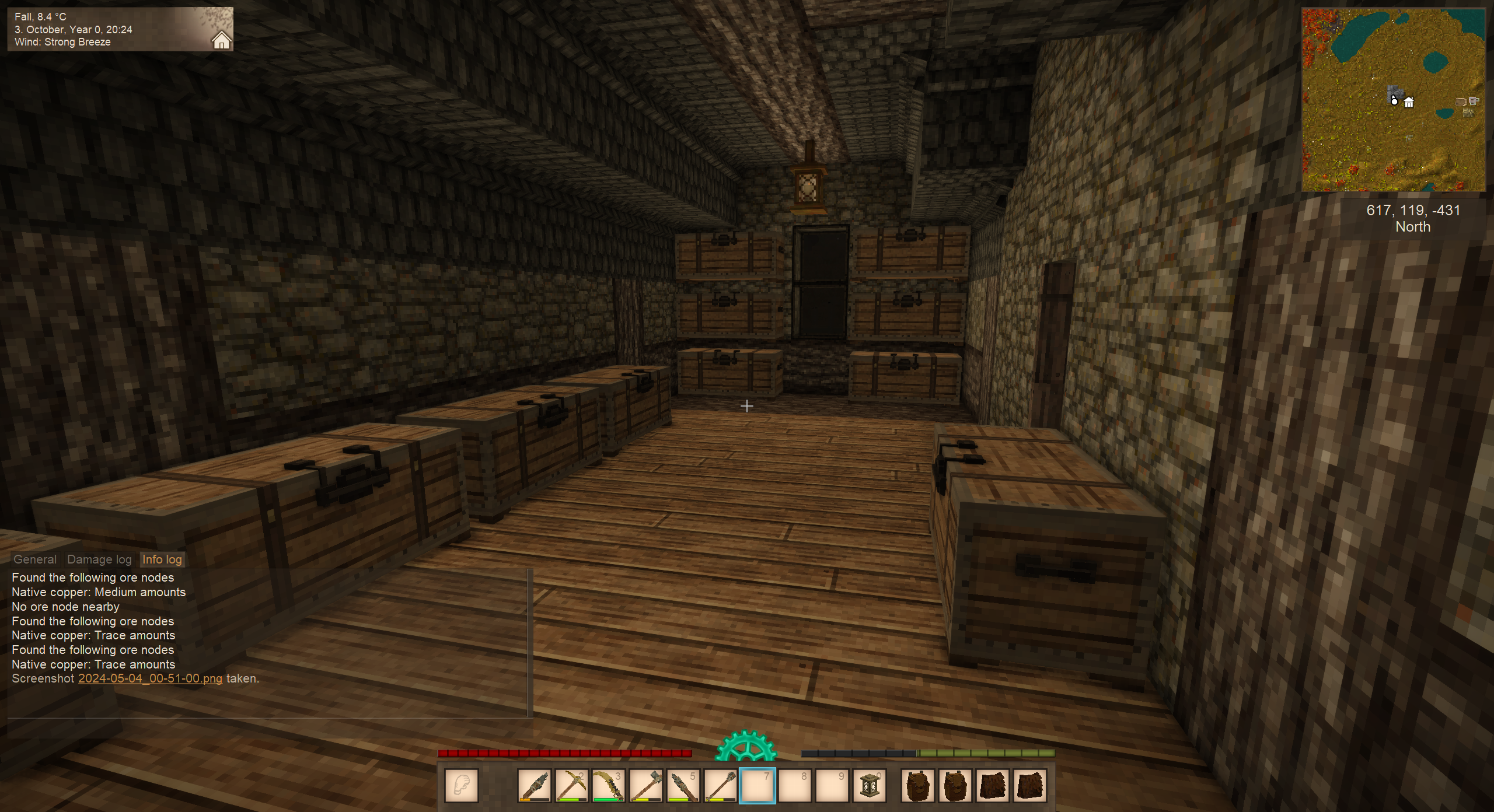
Task: Click the home icon in the weather panel
Action: 221,40
